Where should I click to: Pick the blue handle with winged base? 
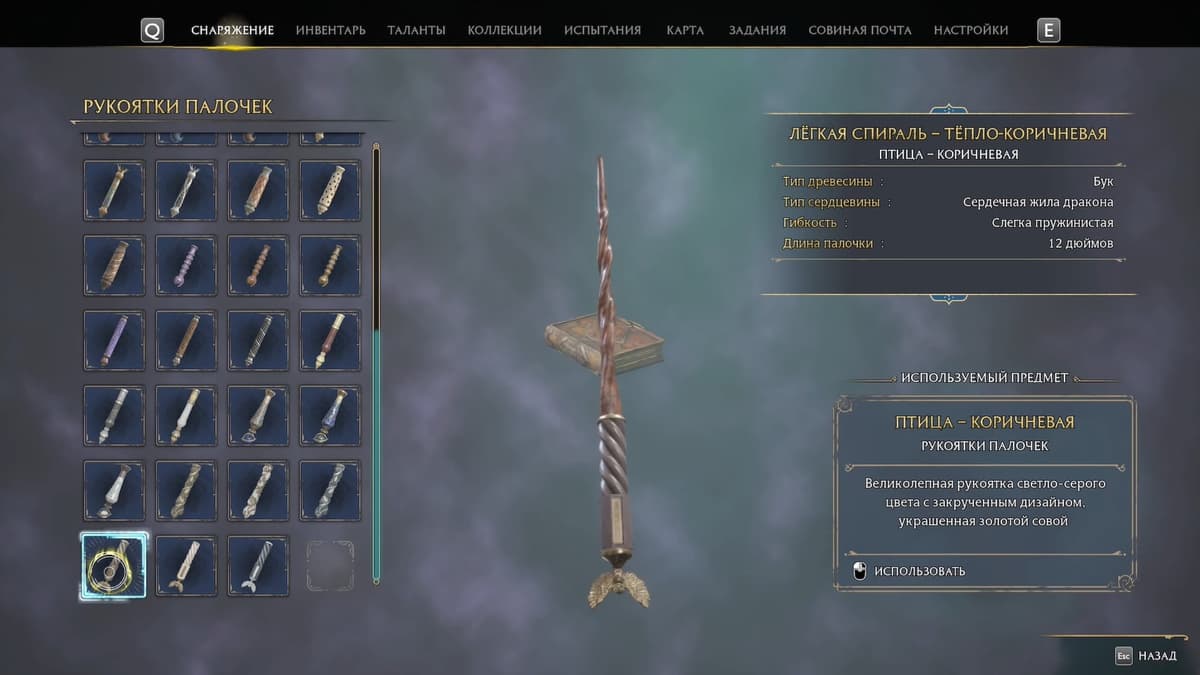click(330, 415)
